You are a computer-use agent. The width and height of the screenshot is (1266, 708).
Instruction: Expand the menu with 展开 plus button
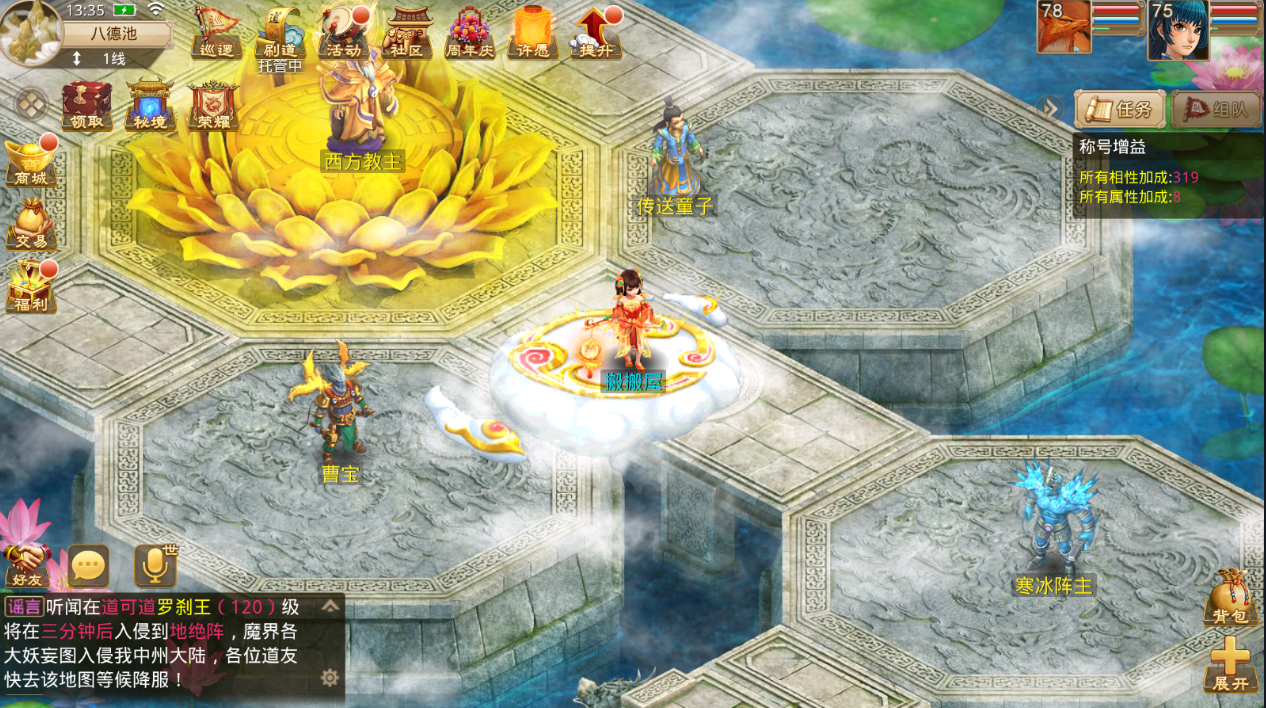pyautogui.click(x=1230, y=664)
